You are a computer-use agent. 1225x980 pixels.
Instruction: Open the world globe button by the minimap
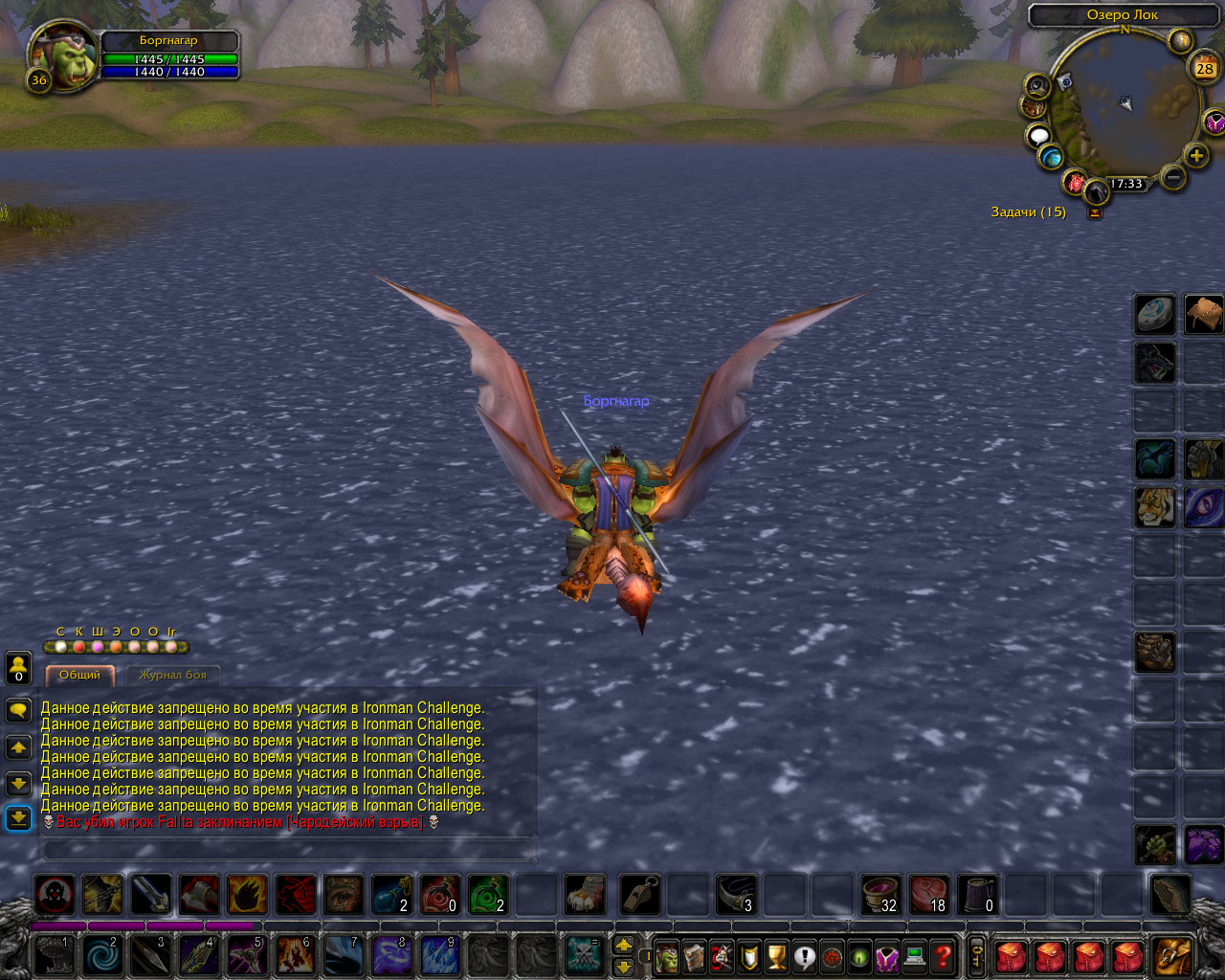[x=1052, y=157]
